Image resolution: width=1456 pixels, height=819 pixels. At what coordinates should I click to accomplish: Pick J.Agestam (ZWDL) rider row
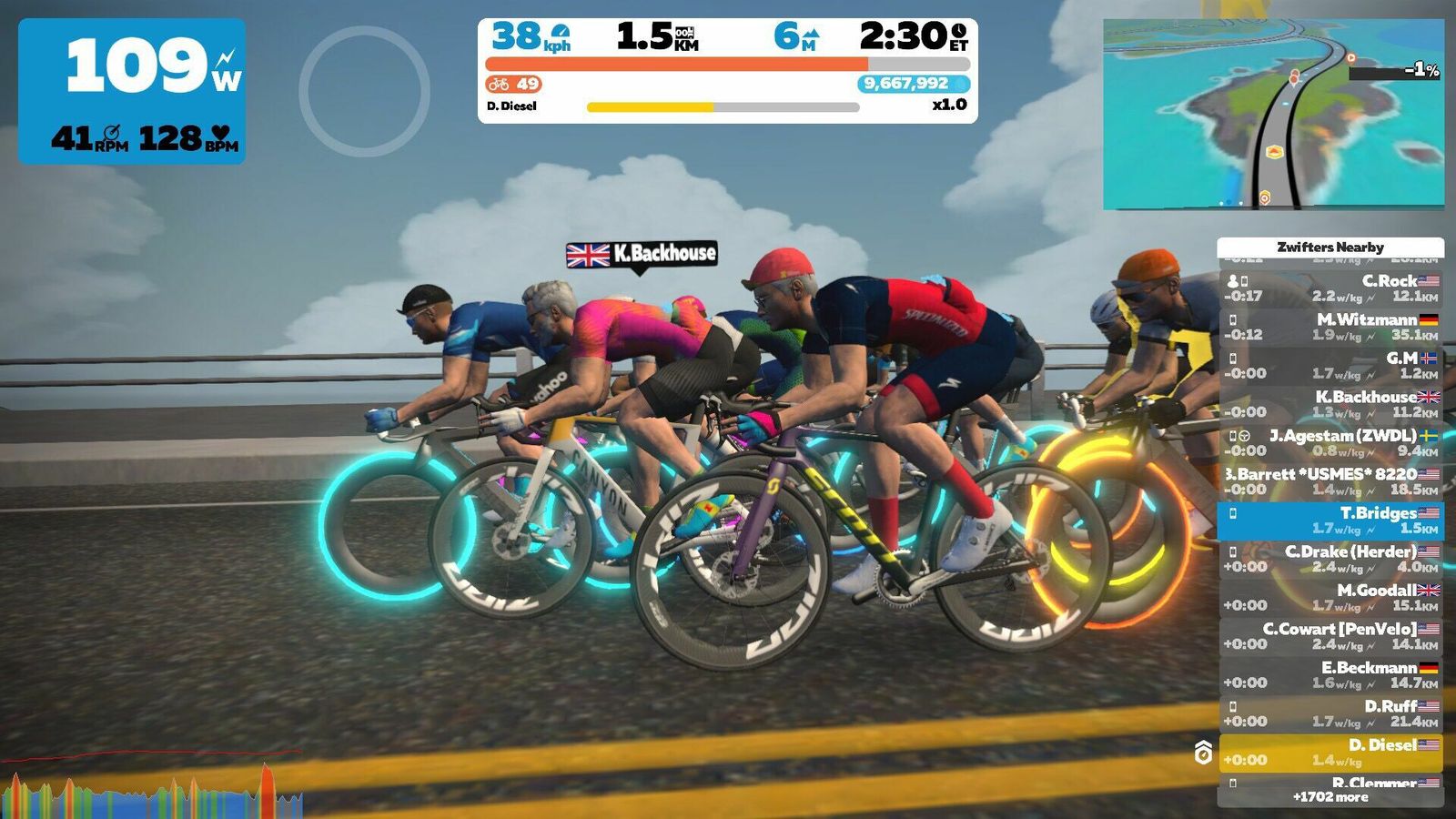point(1330,443)
